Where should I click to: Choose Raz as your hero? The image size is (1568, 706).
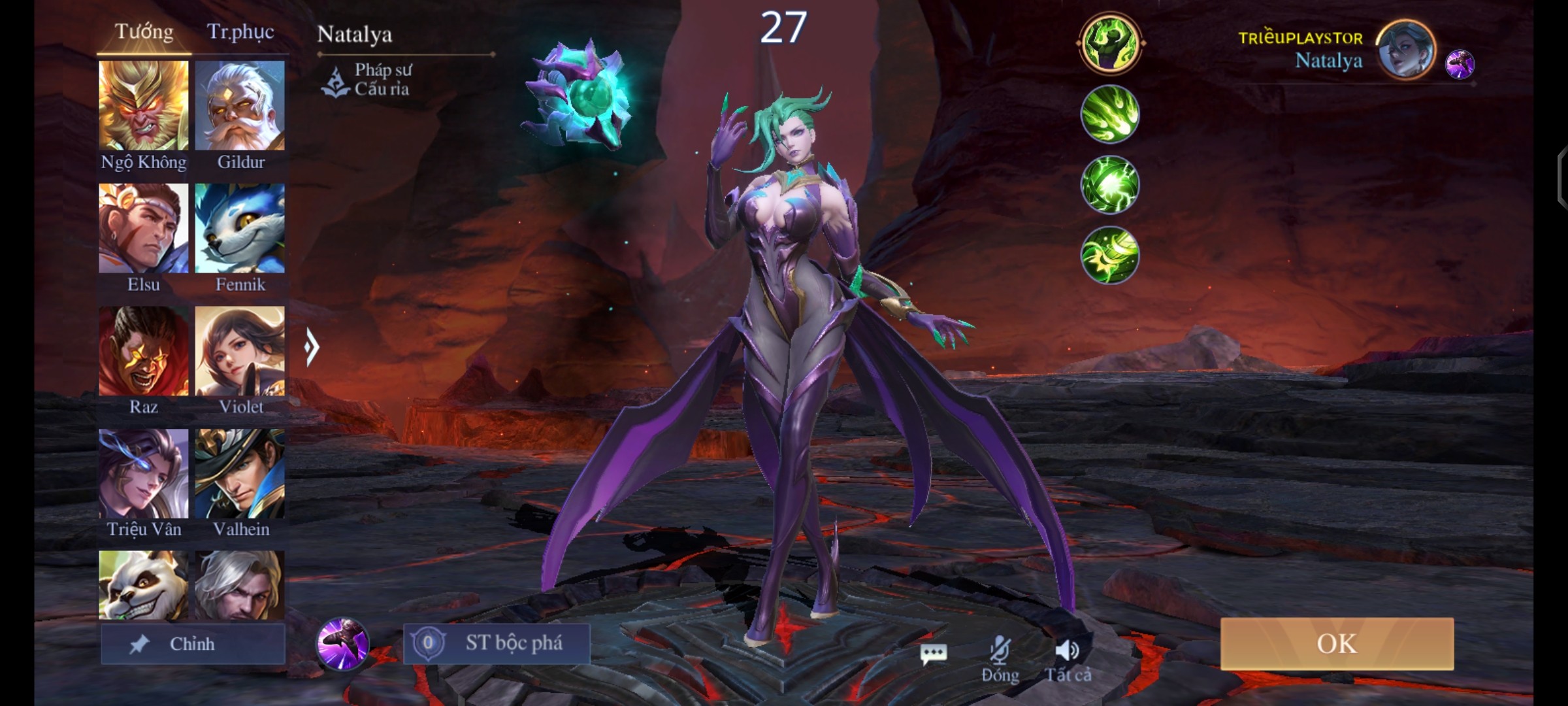pyautogui.click(x=144, y=351)
